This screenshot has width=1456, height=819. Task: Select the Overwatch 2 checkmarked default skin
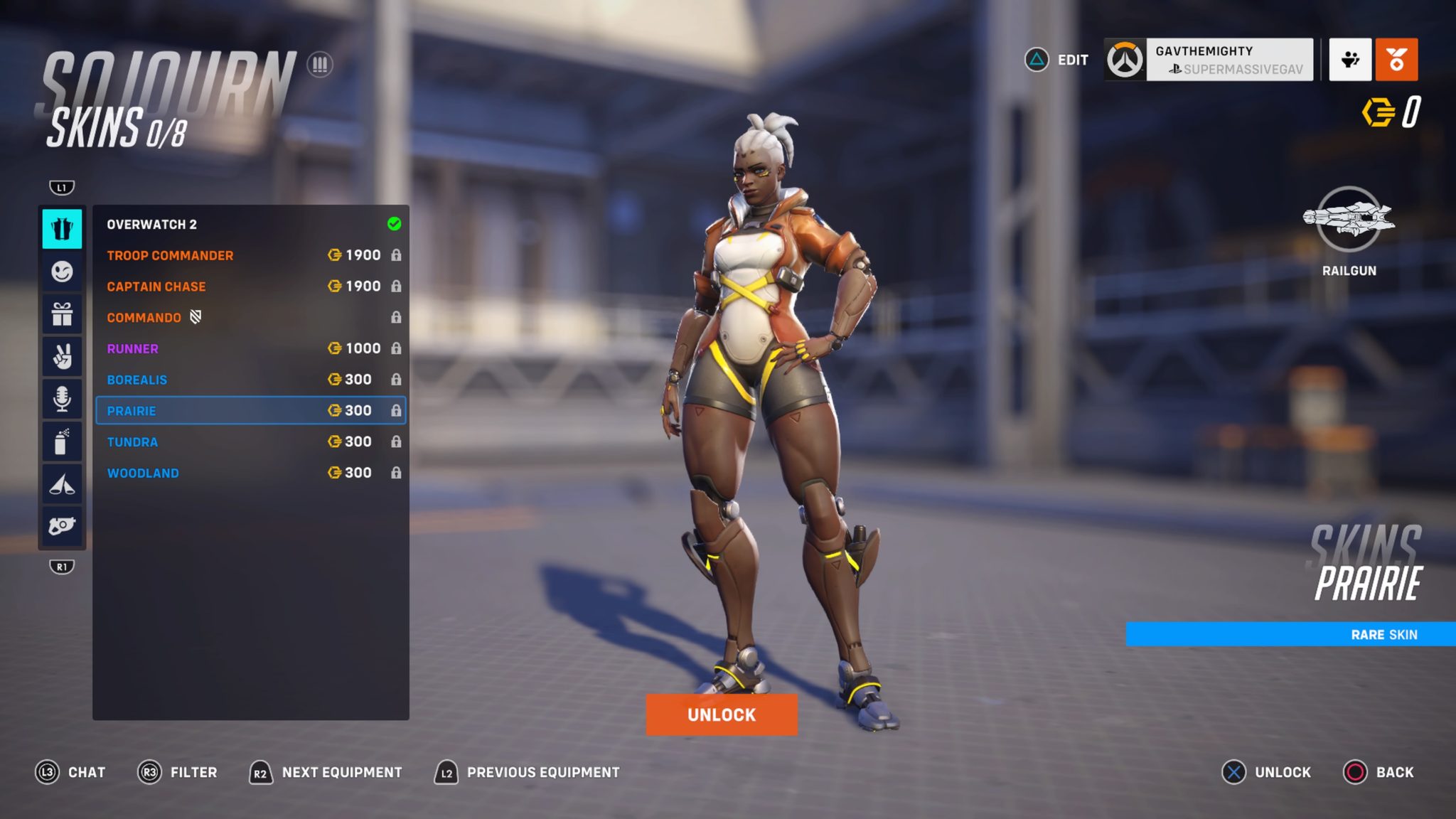[x=249, y=224]
